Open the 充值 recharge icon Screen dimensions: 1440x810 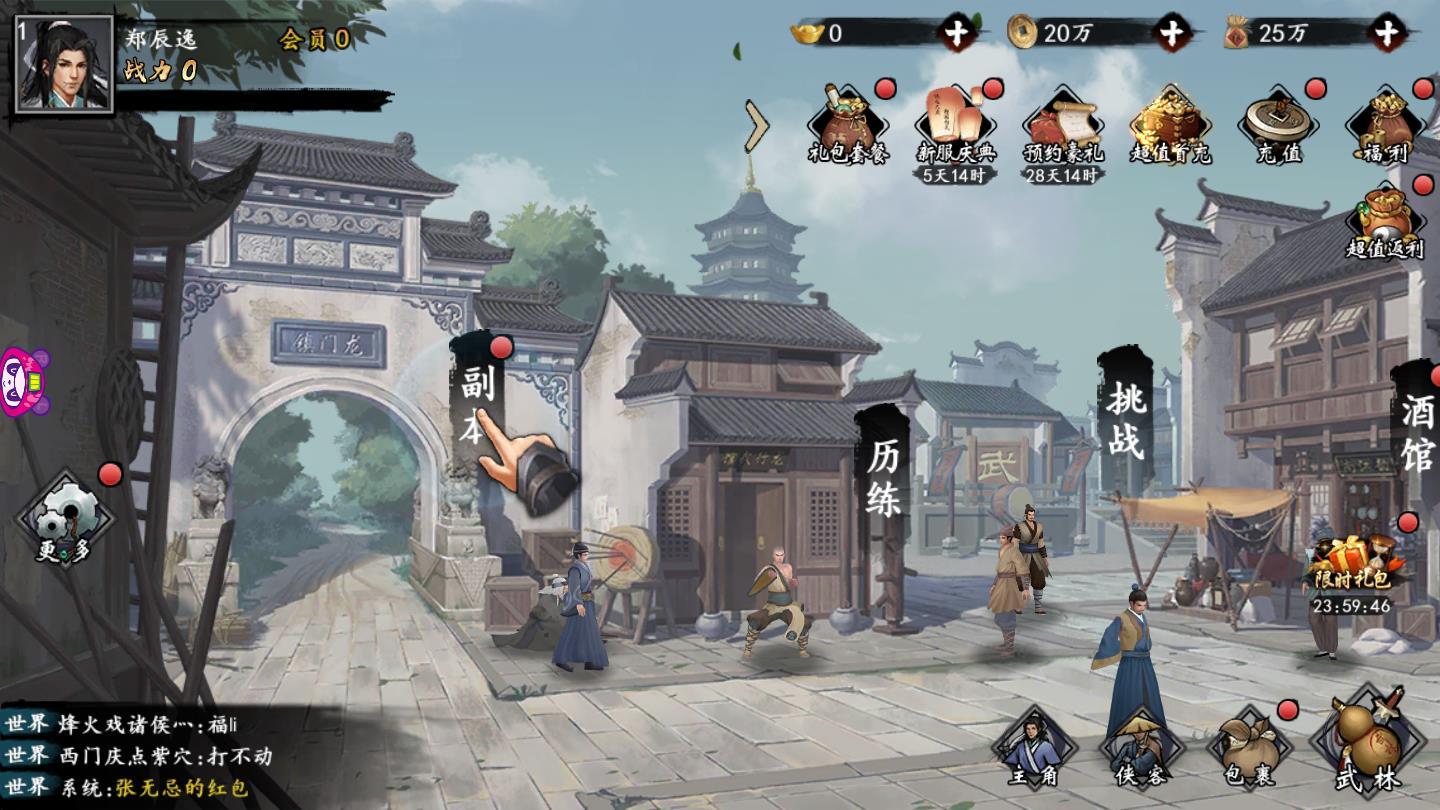[1278, 125]
